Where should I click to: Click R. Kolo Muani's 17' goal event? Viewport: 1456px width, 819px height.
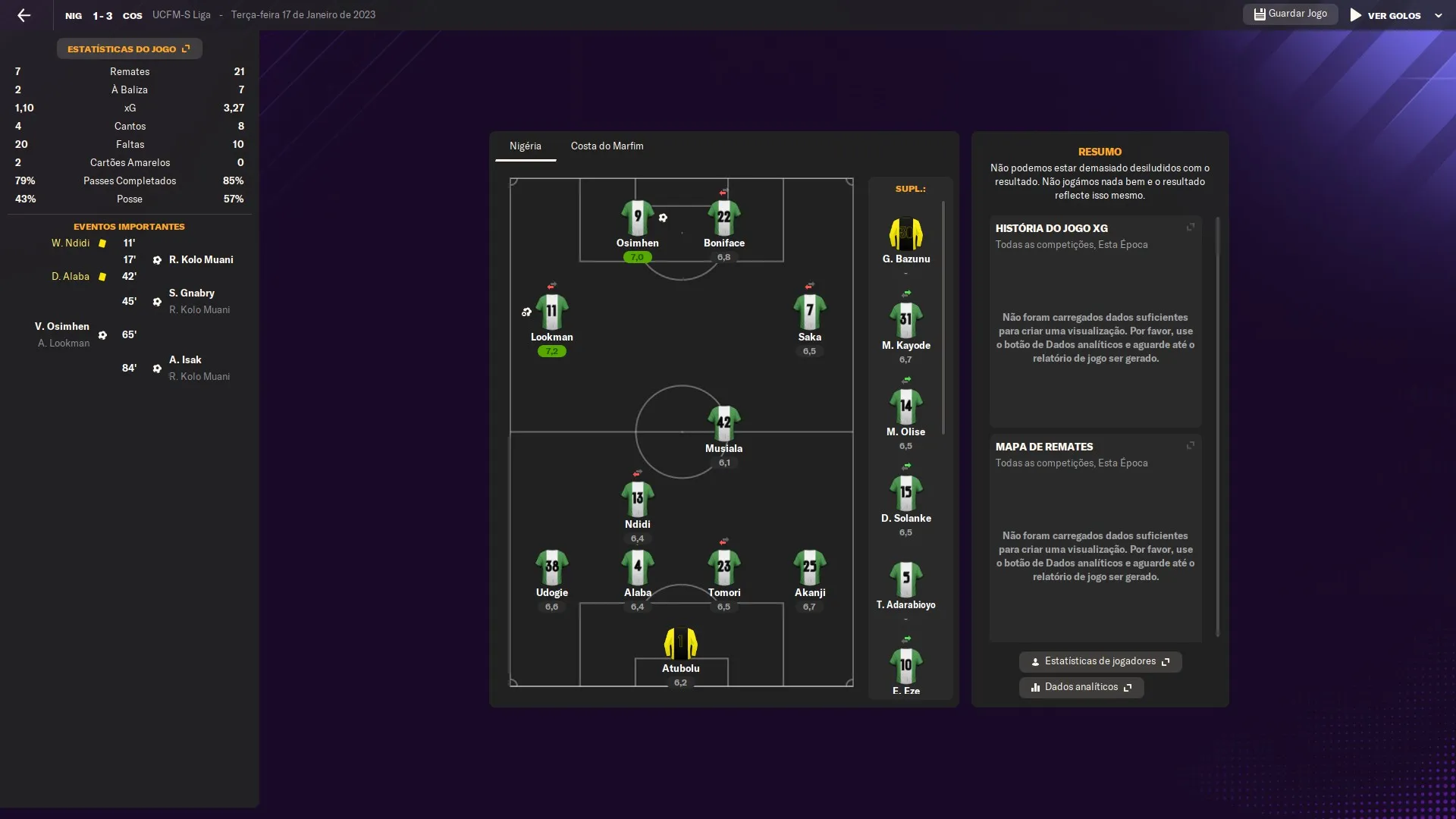coord(200,259)
